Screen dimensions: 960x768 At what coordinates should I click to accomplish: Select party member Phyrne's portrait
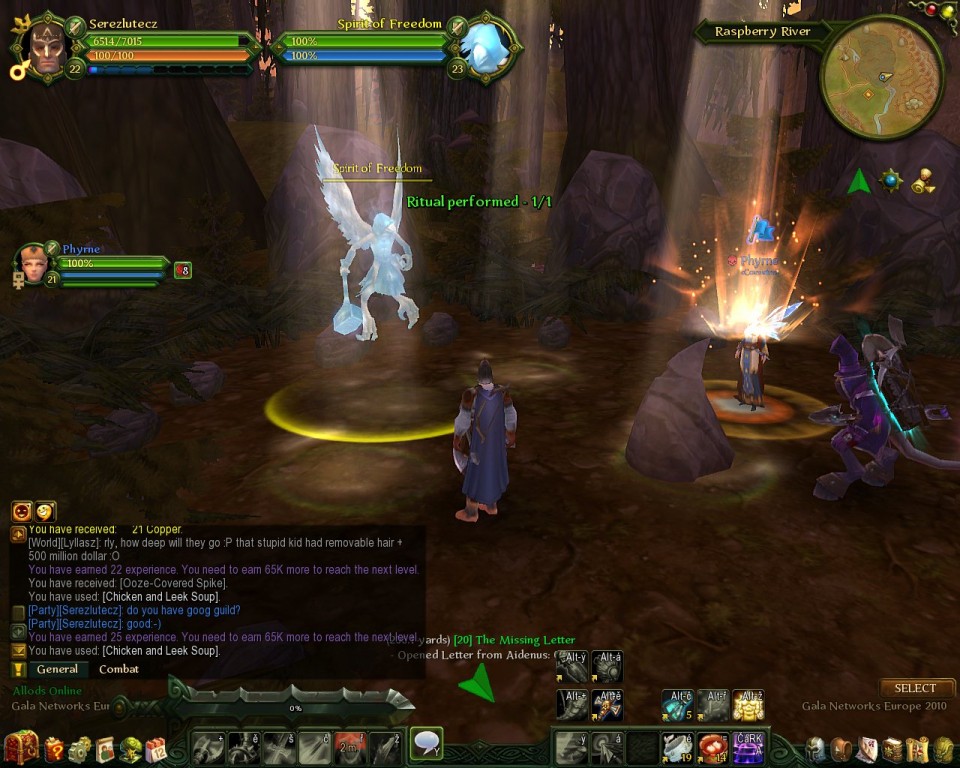click(32, 264)
